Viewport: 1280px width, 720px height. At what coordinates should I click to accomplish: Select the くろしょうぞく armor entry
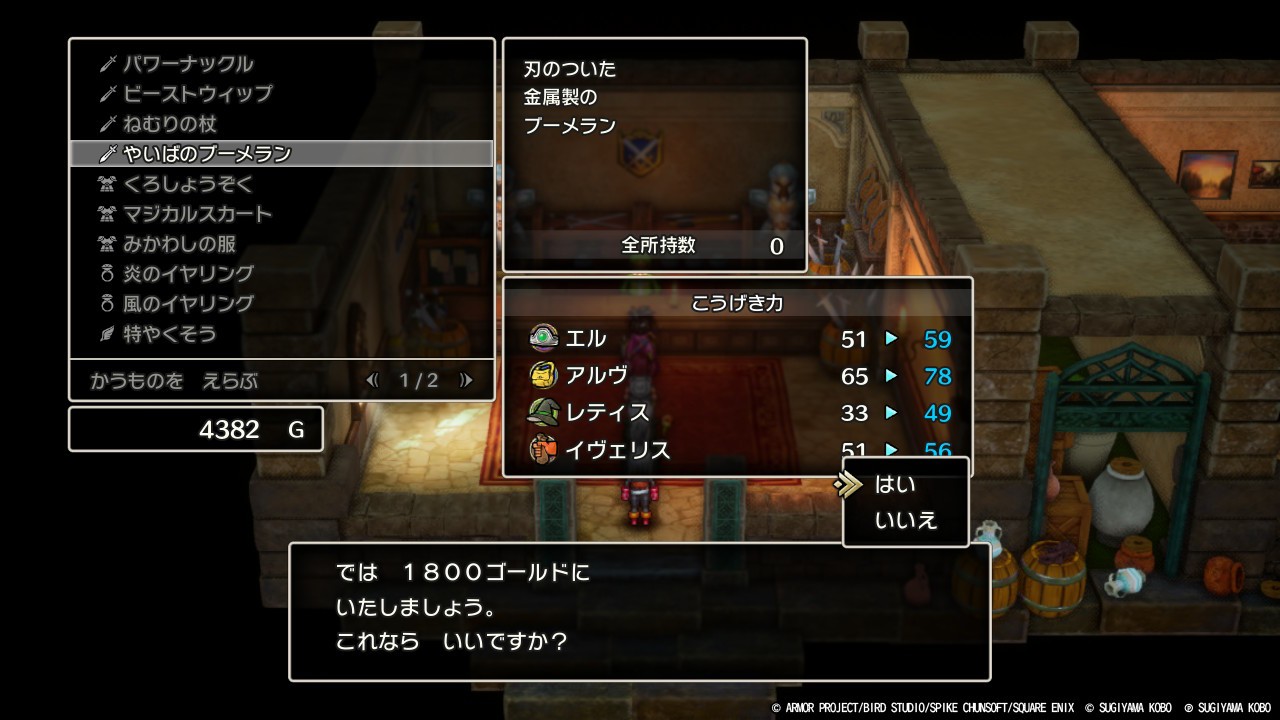pos(188,184)
